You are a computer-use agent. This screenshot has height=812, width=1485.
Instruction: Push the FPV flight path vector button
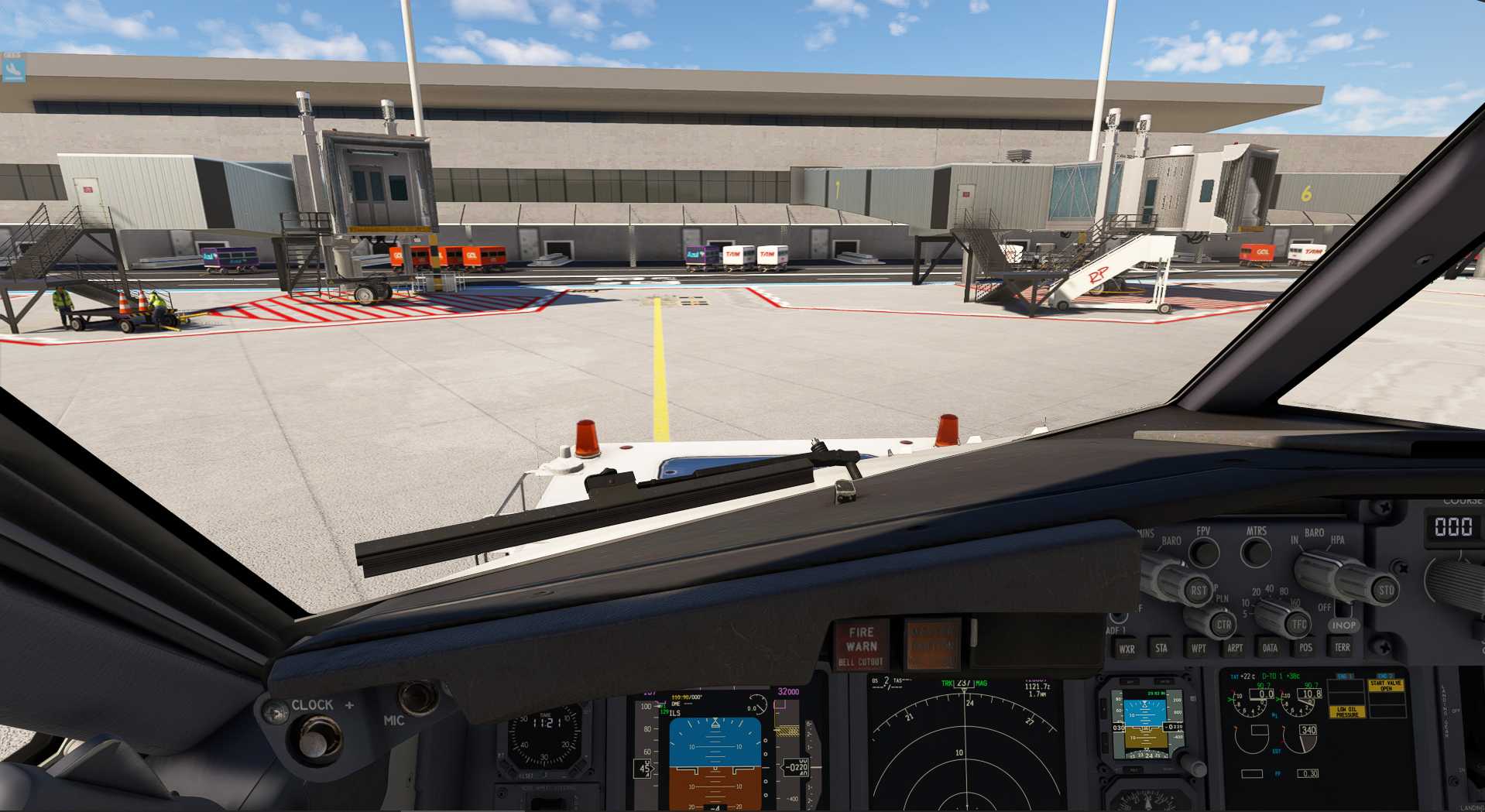pyautogui.click(x=1203, y=552)
